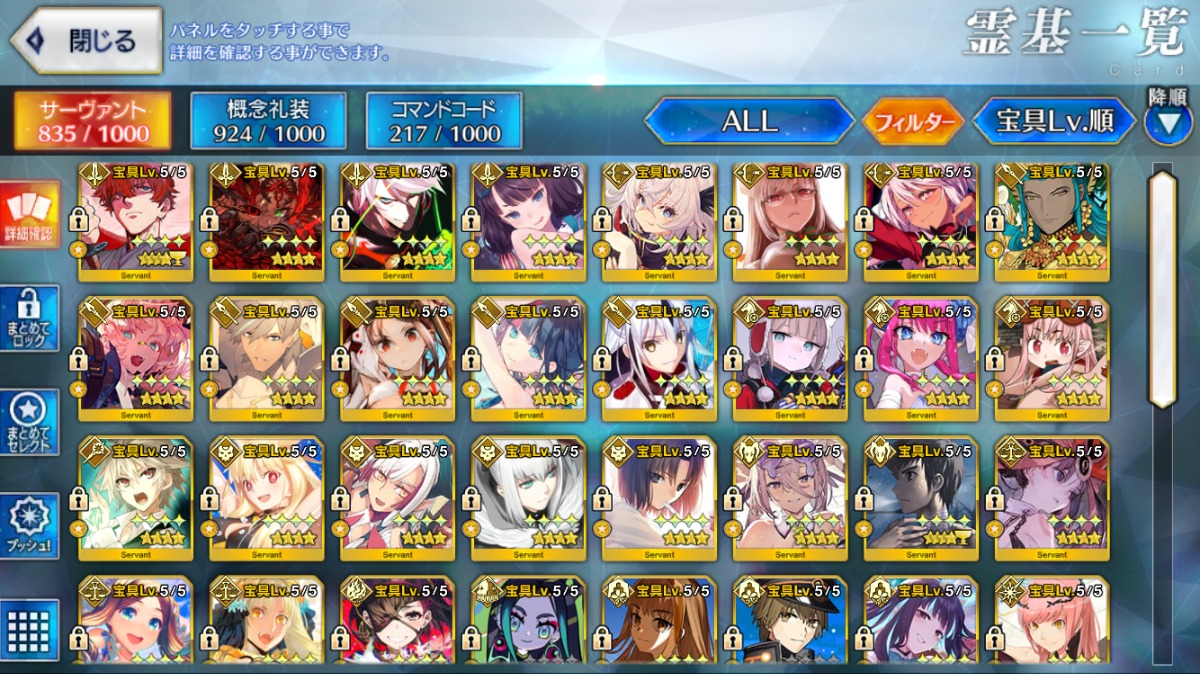
Task: Change the grid display layout
Action: (29, 630)
